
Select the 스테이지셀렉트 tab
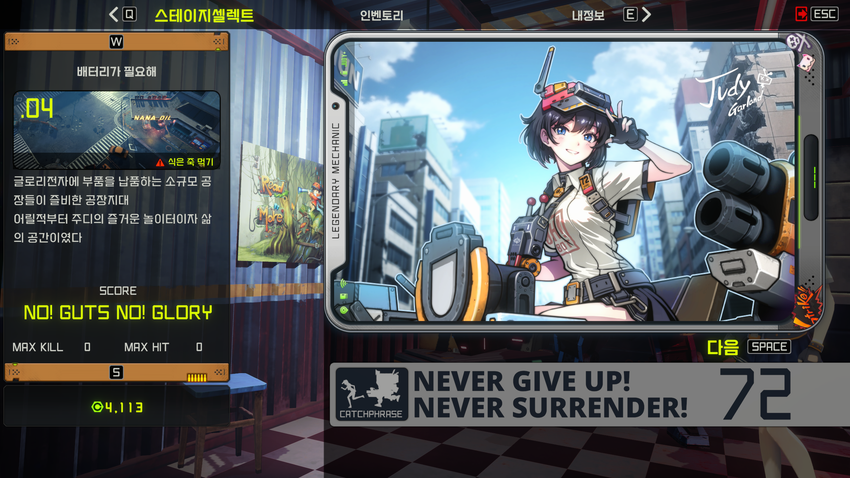(x=204, y=15)
